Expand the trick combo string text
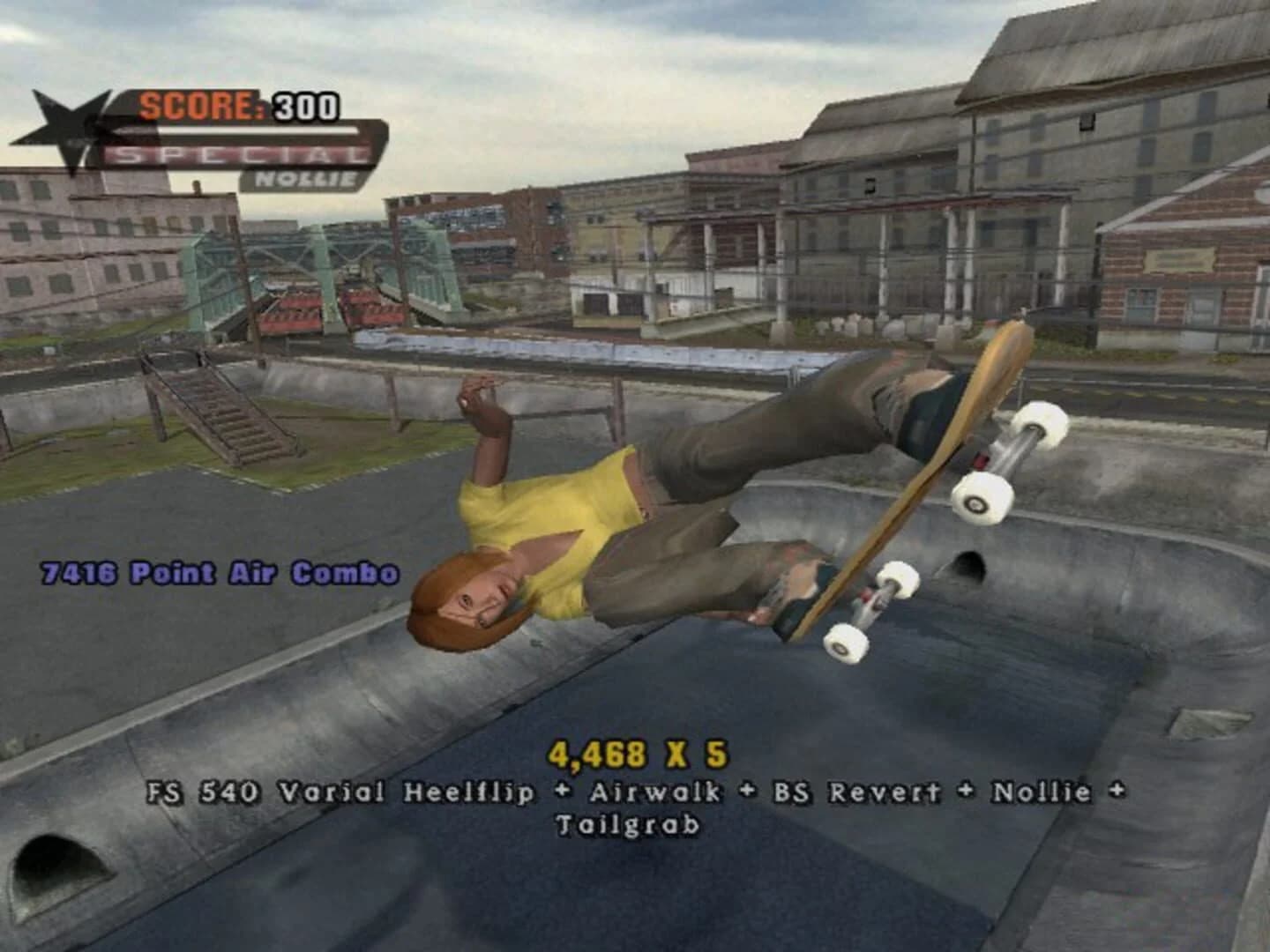 click(x=635, y=792)
